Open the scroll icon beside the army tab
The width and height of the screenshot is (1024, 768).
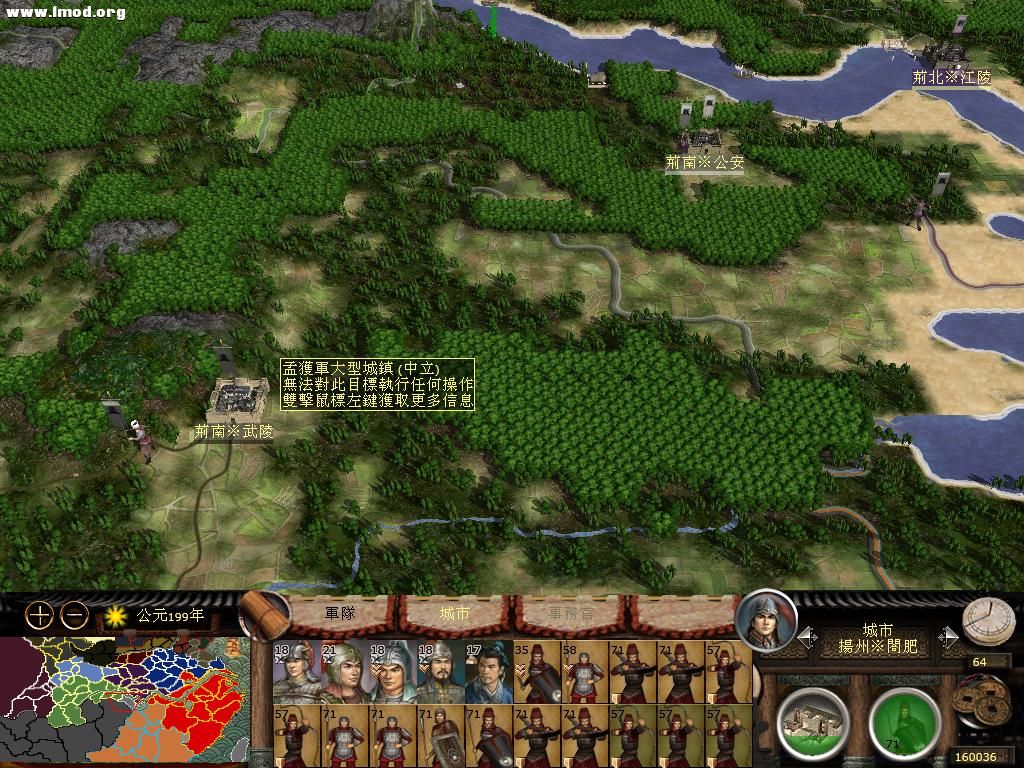click(262, 614)
